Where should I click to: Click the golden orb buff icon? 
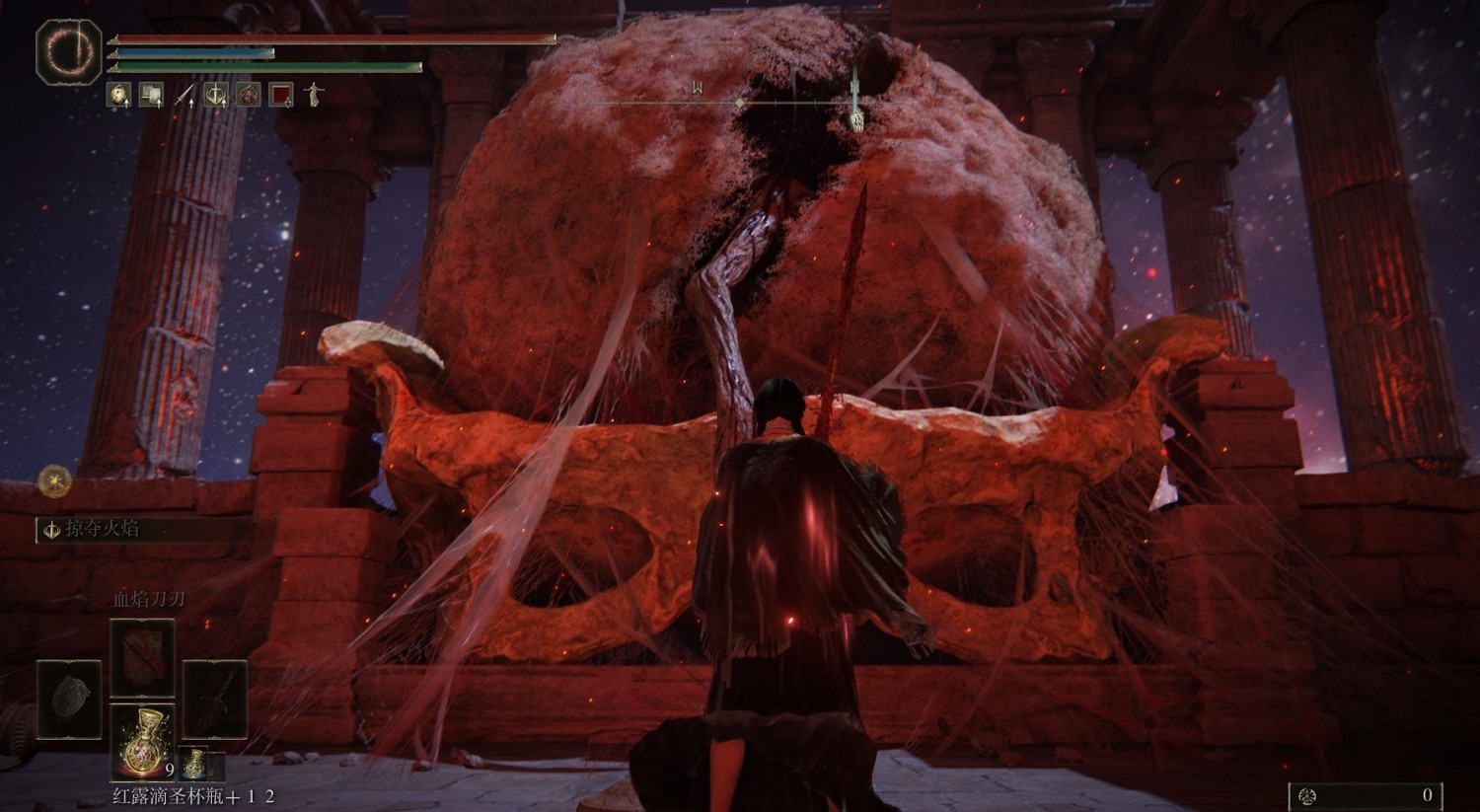[118, 95]
